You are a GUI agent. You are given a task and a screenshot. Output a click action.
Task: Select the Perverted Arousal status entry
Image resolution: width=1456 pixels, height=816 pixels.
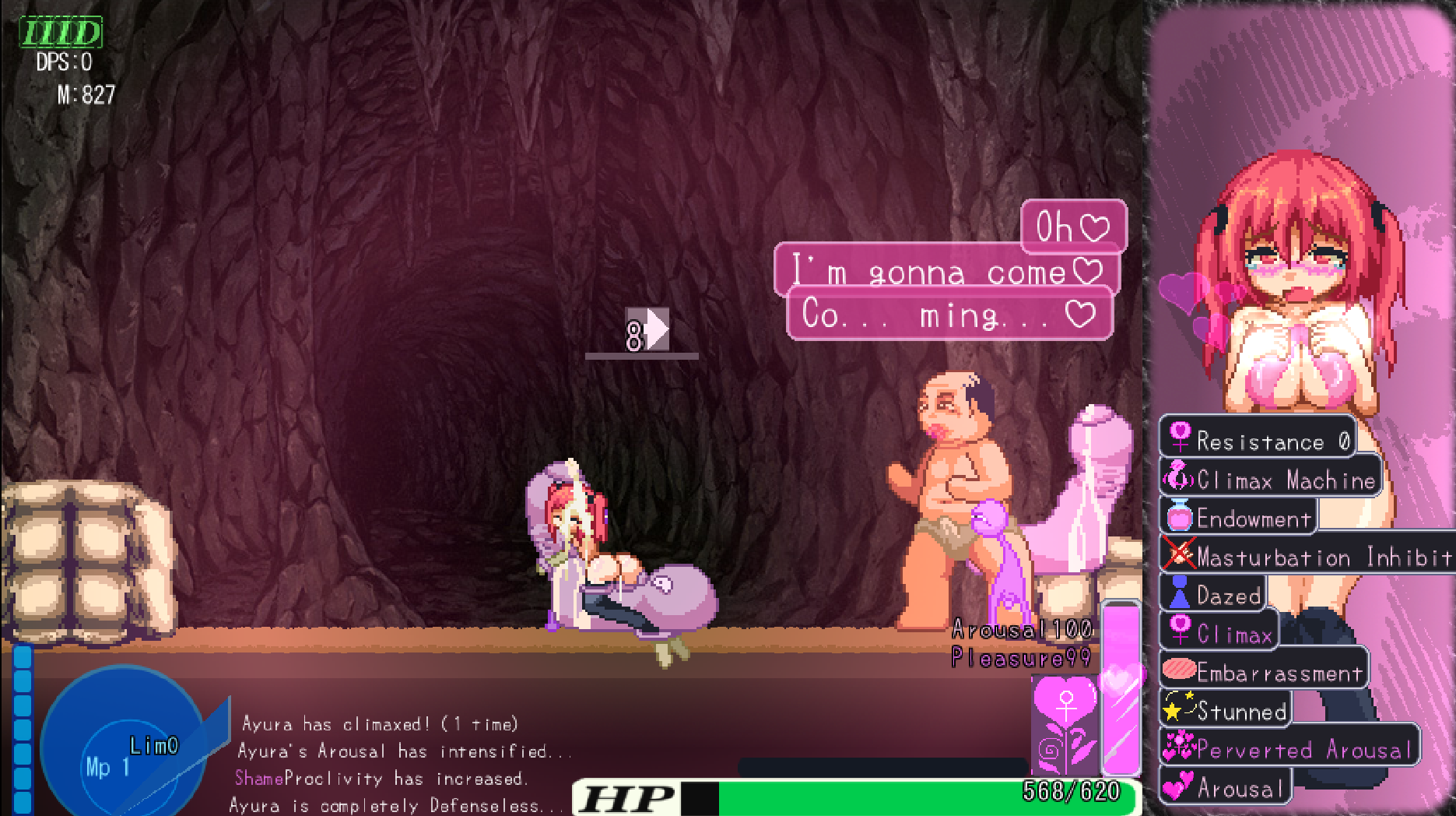pyautogui.click(x=1289, y=747)
